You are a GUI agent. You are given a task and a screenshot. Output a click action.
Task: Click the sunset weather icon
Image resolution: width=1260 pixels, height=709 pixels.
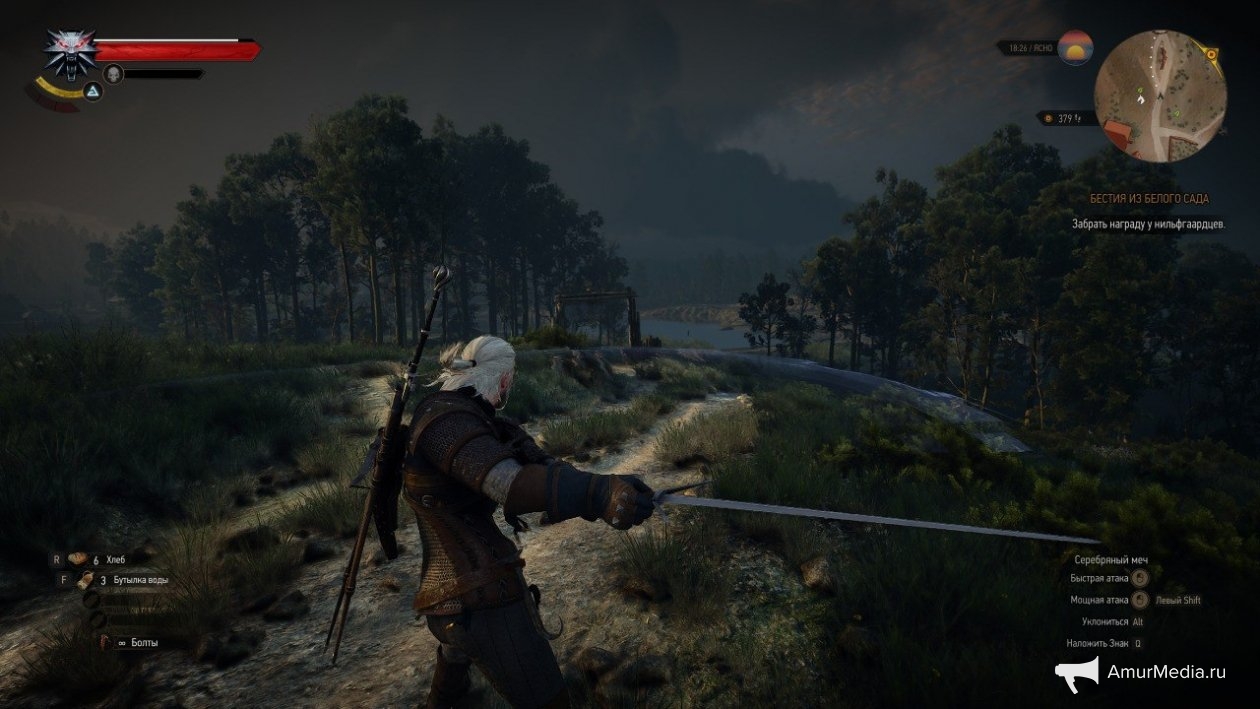(1075, 47)
